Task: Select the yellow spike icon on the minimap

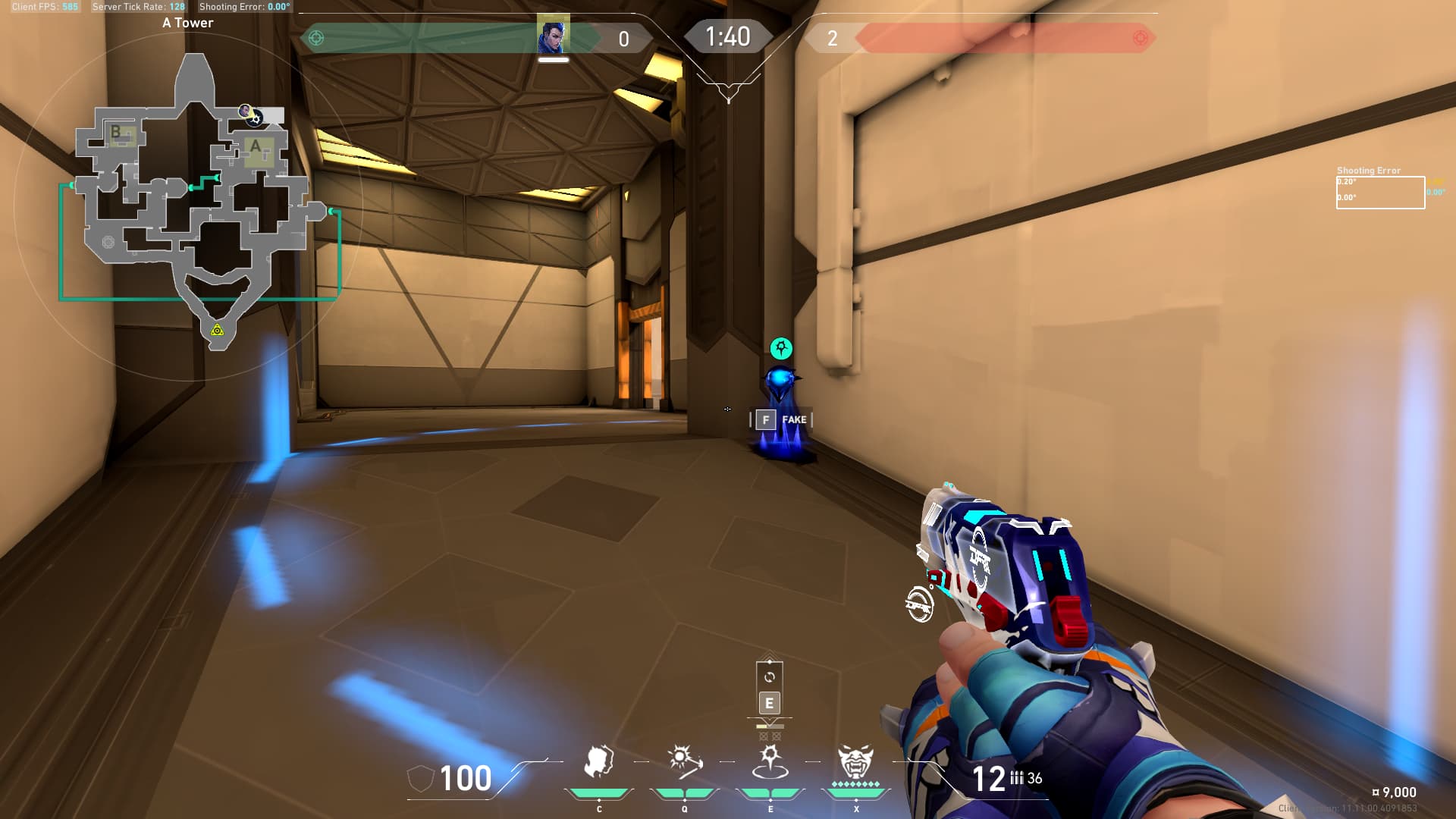Action: [x=218, y=330]
